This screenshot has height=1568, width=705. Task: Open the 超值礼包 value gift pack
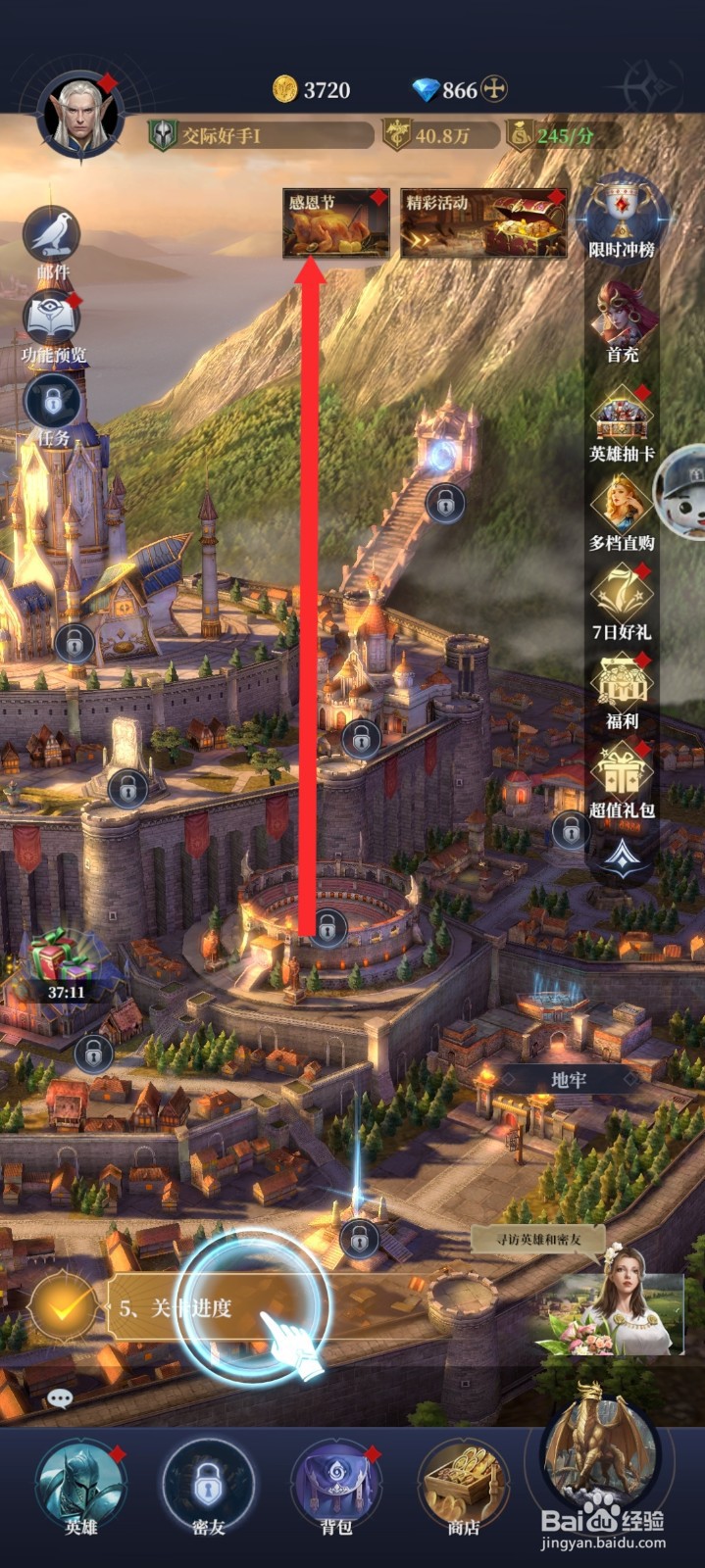622,776
